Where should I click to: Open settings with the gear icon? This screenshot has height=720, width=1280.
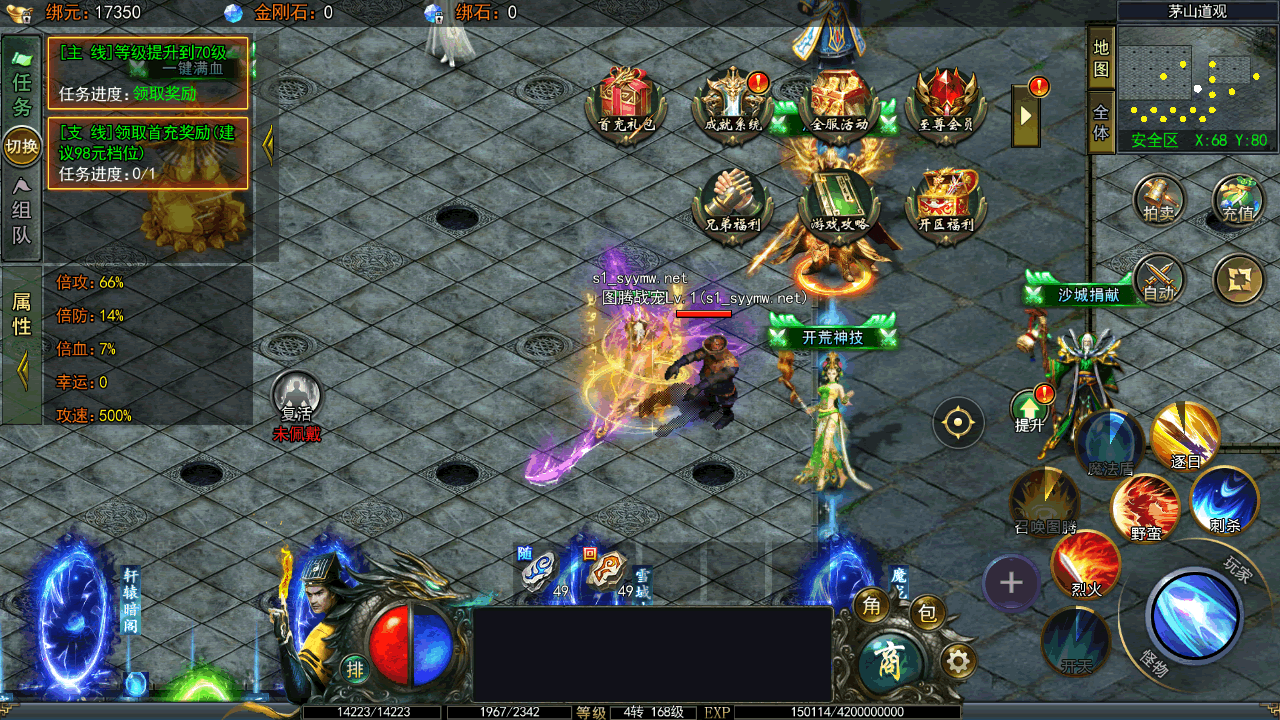point(959,661)
